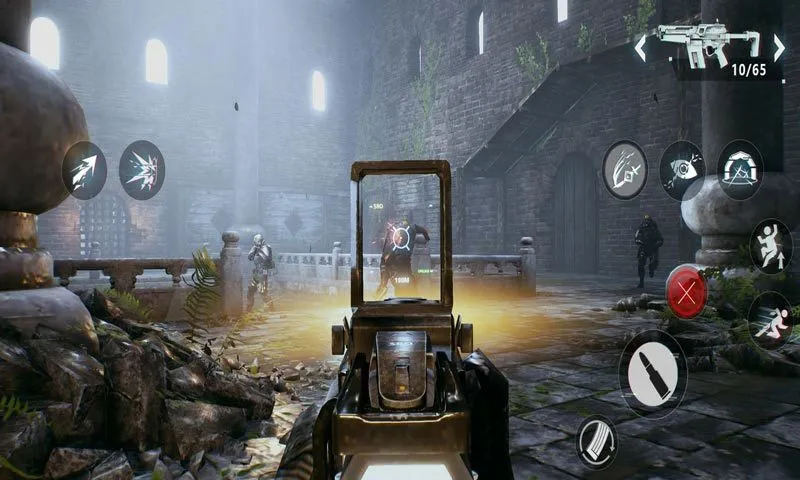The width and height of the screenshot is (800, 480).
Task: Fire the weapon with the bullet button
Action: pyautogui.click(x=652, y=373)
